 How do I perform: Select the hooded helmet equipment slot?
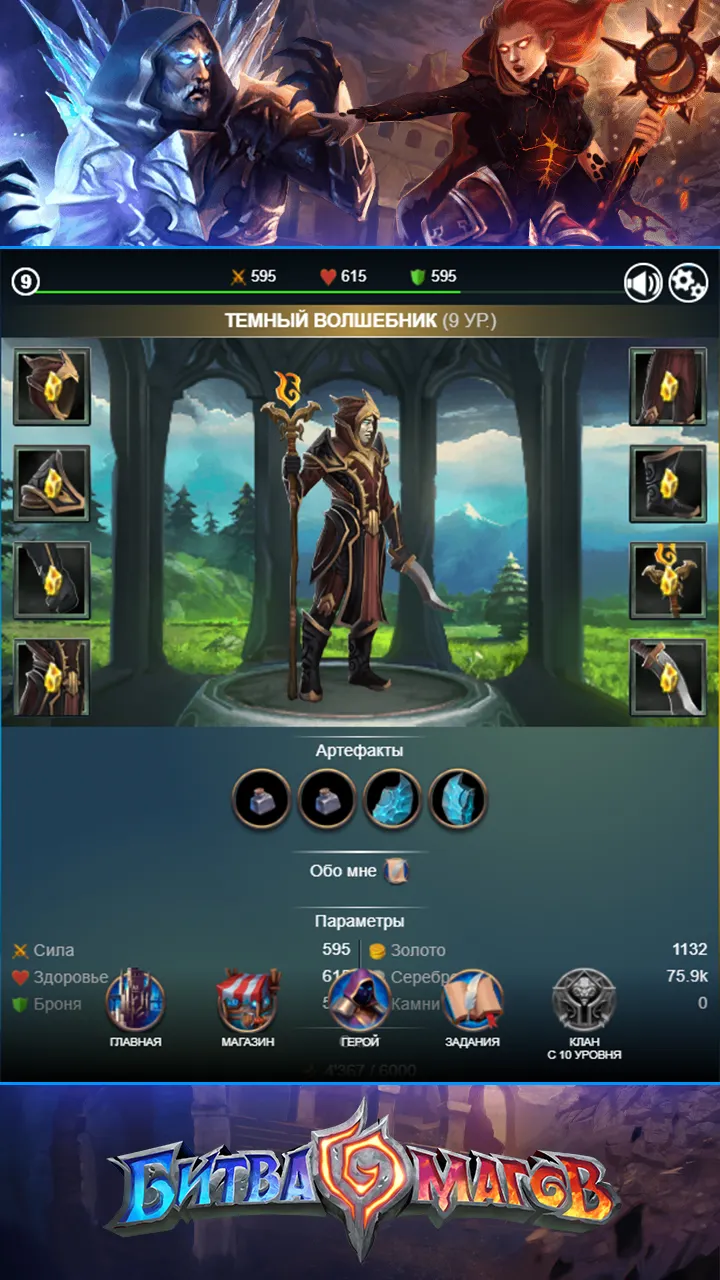[x=52, y=386]
